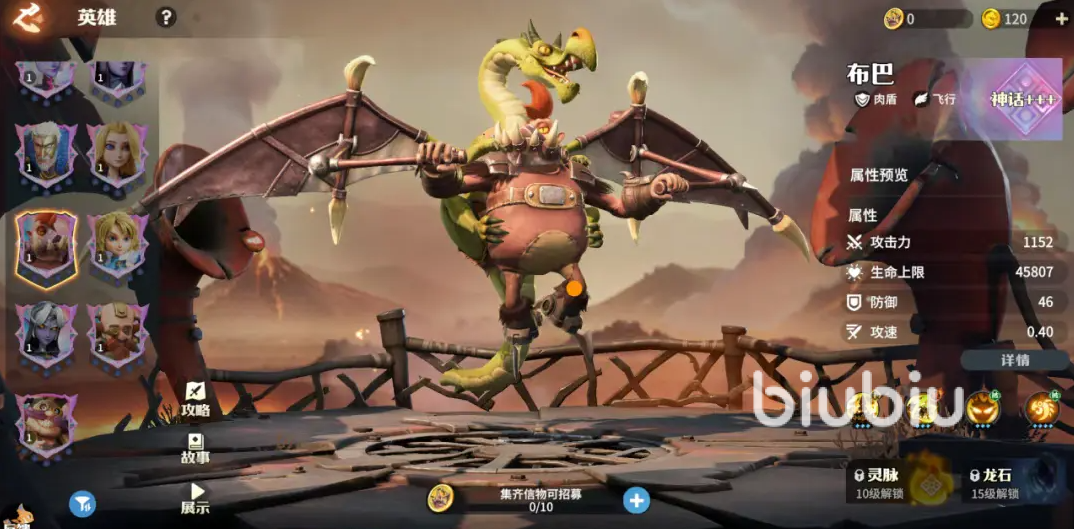Open the question mark help button
The width and height of the screenshot is (1074, 529).
click(166, 17)
